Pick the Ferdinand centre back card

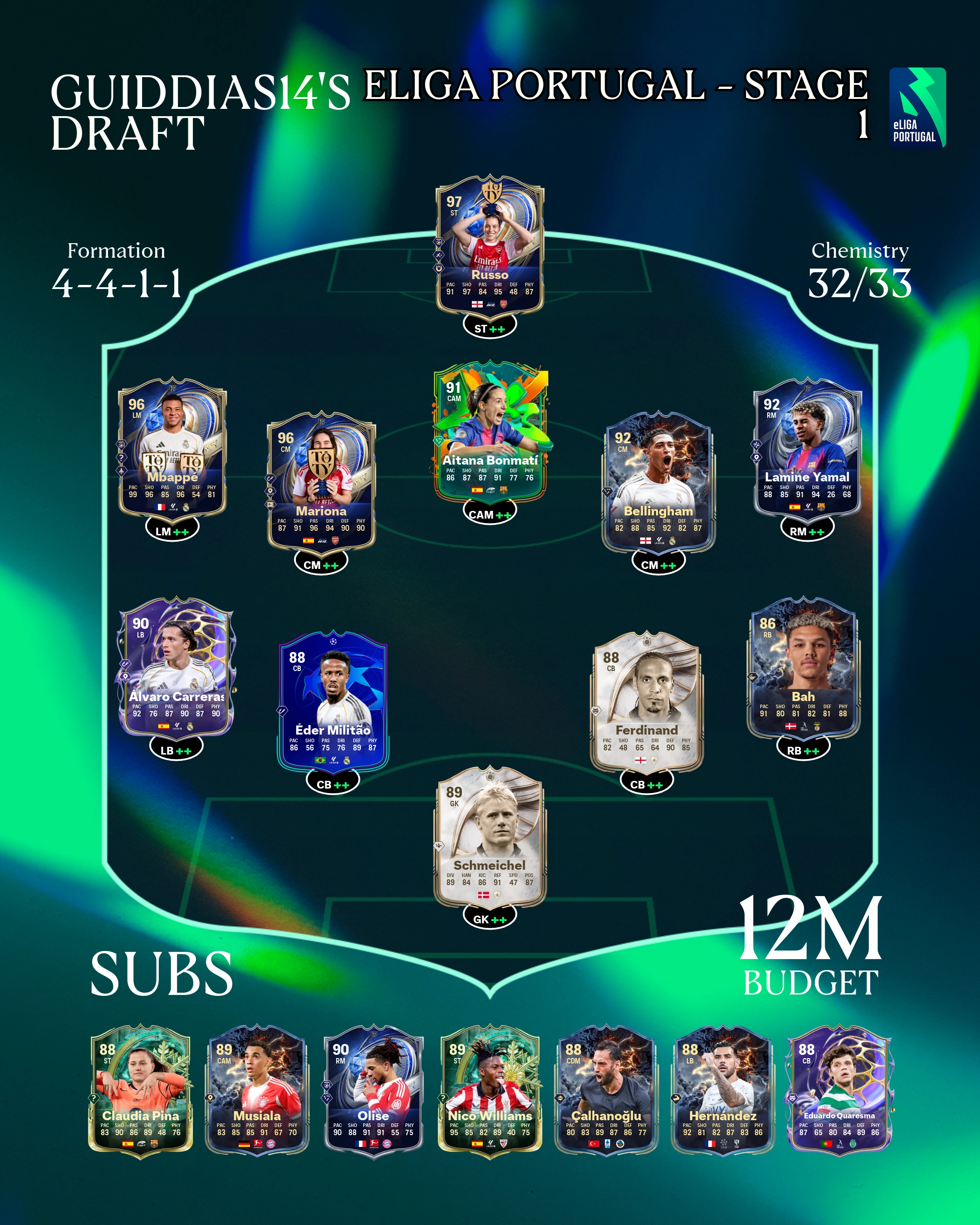click(647, 702)
